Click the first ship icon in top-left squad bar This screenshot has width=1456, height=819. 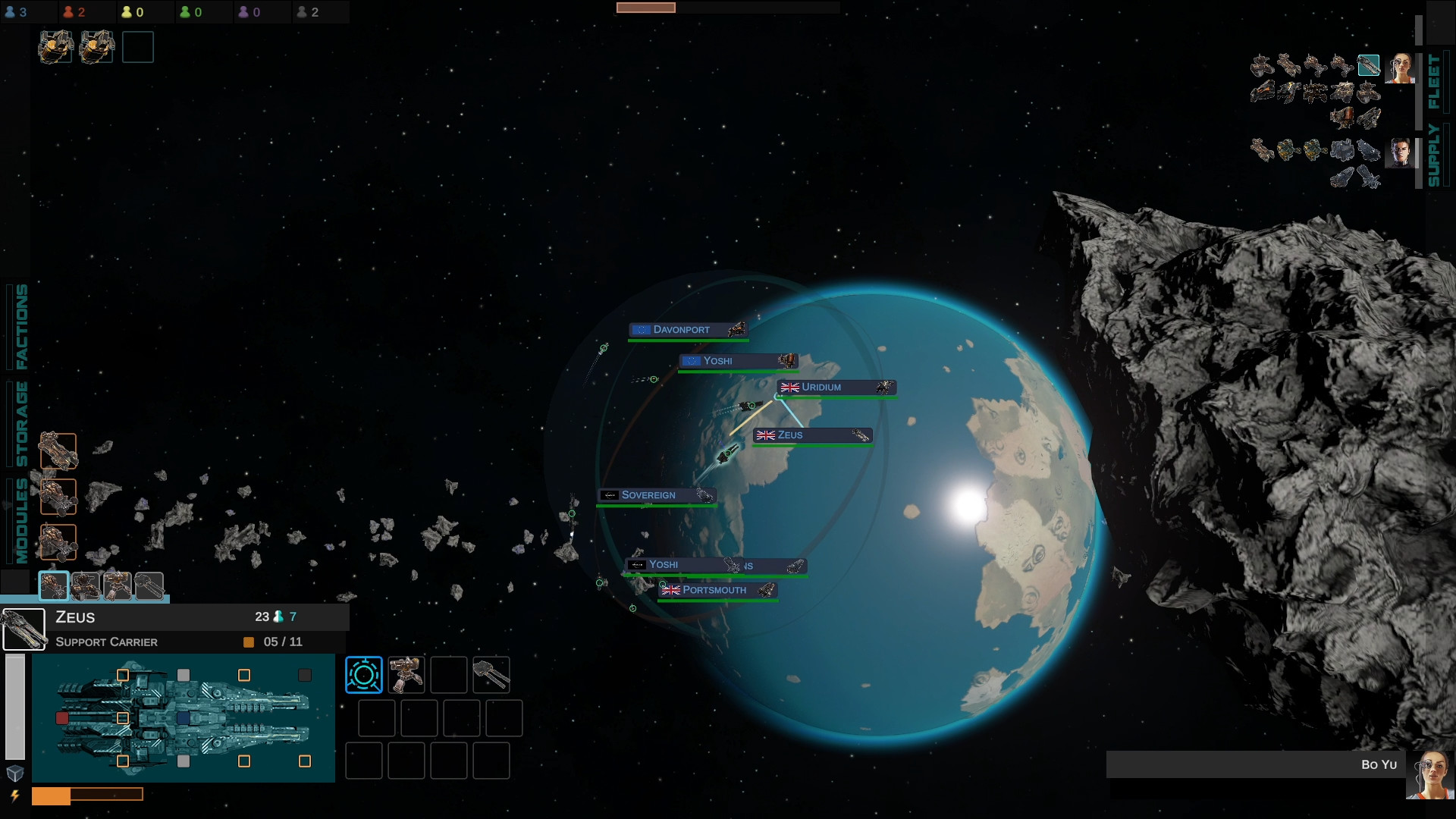[x=55, y=45]
